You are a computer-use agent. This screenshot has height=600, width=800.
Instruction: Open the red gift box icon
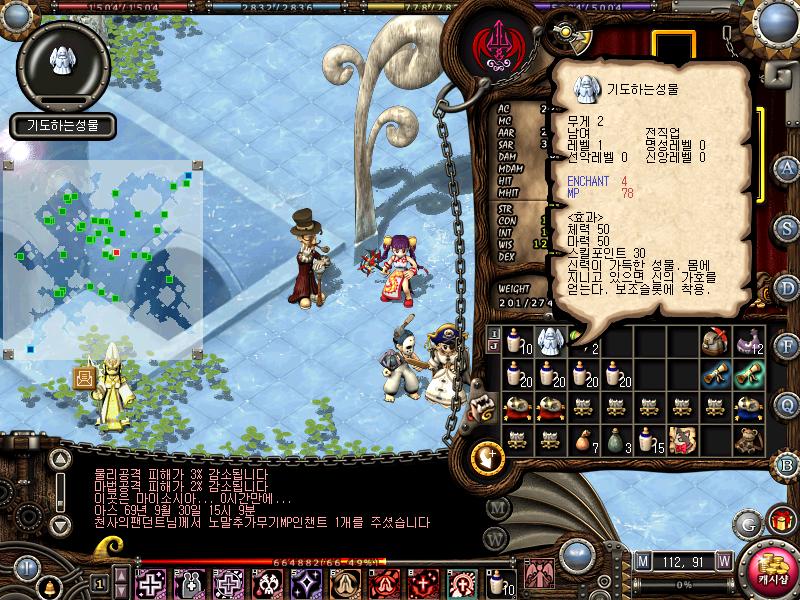pos(779,520)
